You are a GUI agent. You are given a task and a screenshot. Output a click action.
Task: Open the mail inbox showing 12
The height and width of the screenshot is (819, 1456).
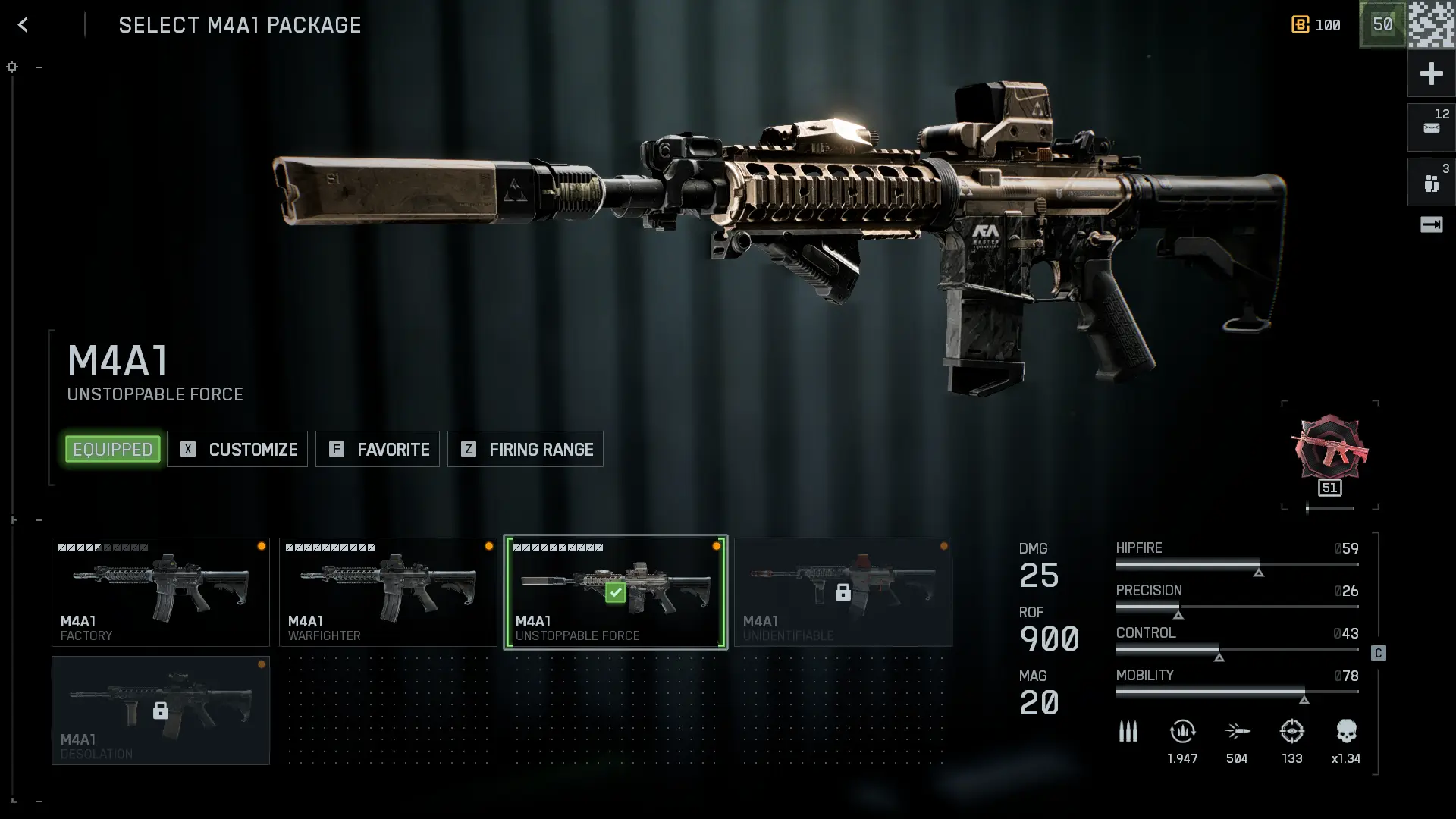[x=1431, y=127]
